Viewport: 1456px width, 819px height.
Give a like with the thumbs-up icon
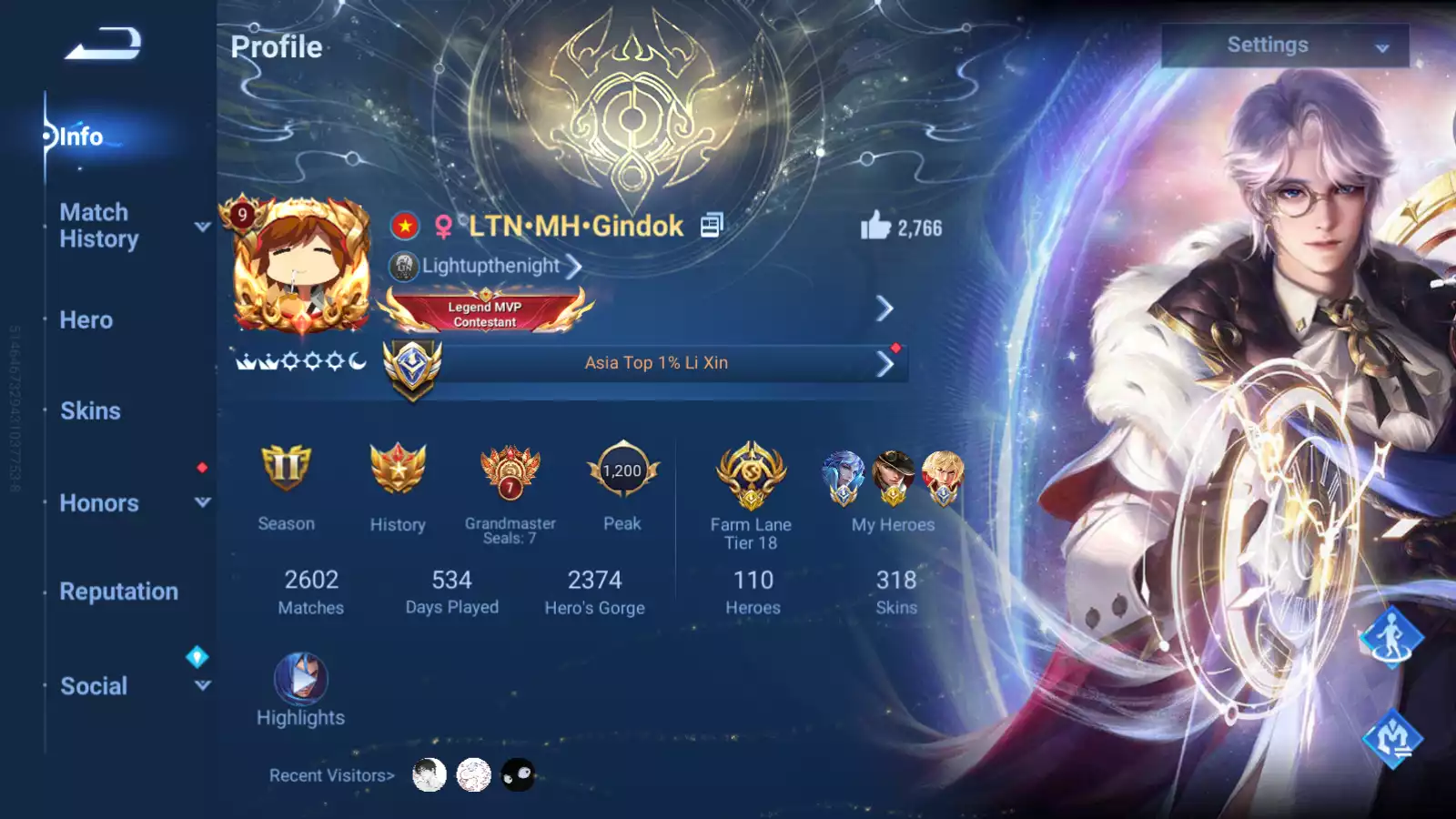point(875,226)
